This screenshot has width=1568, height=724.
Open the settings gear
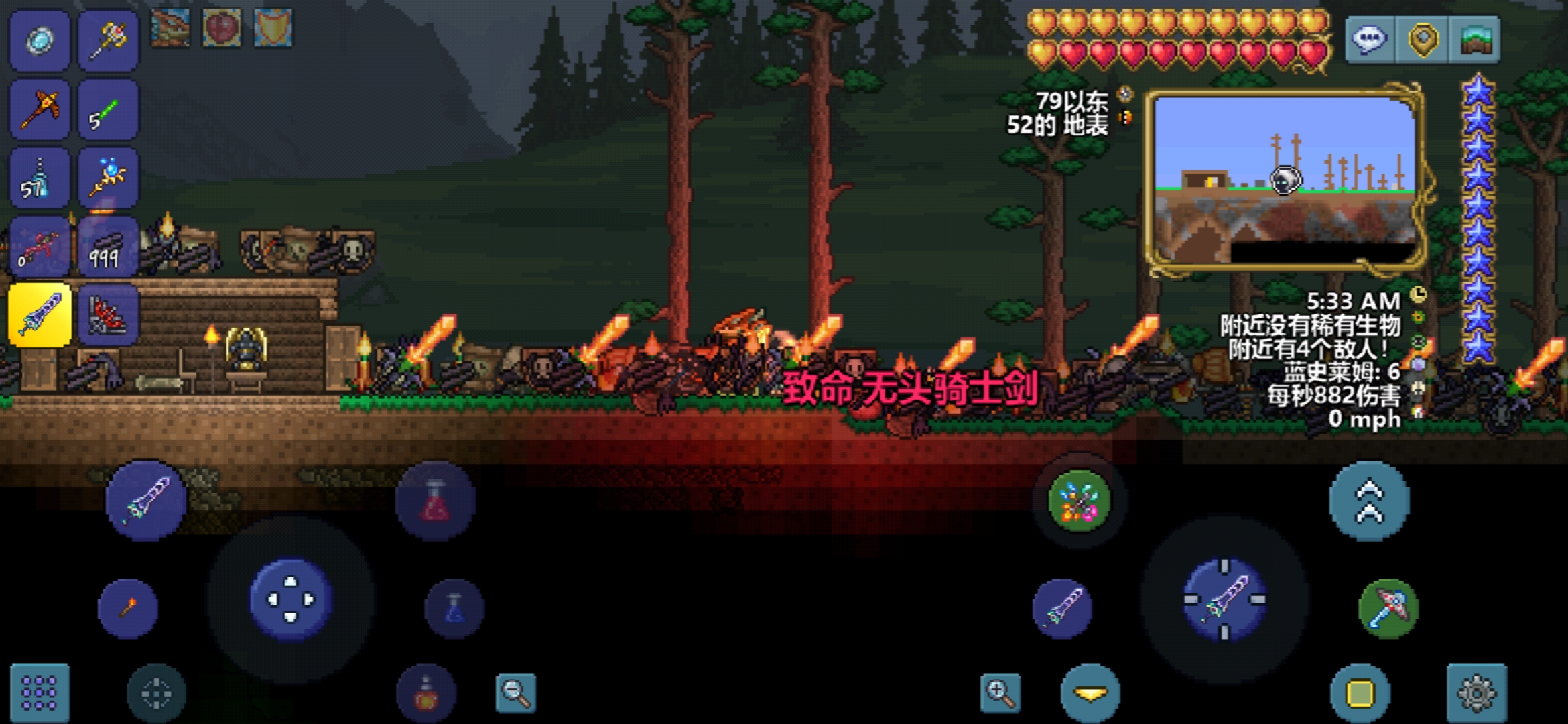coord(1476,692)
